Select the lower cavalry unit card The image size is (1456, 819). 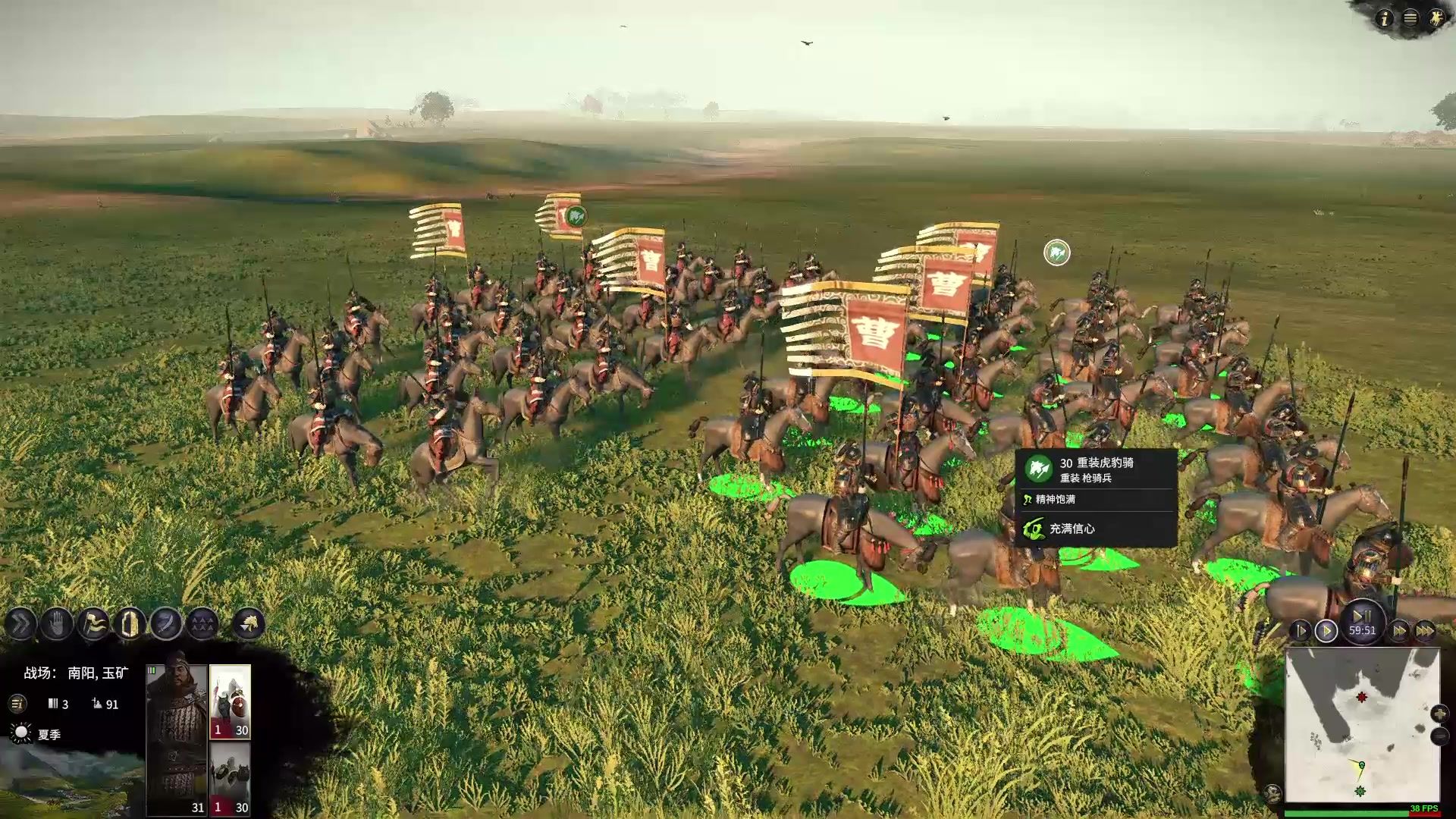[230, 779]
